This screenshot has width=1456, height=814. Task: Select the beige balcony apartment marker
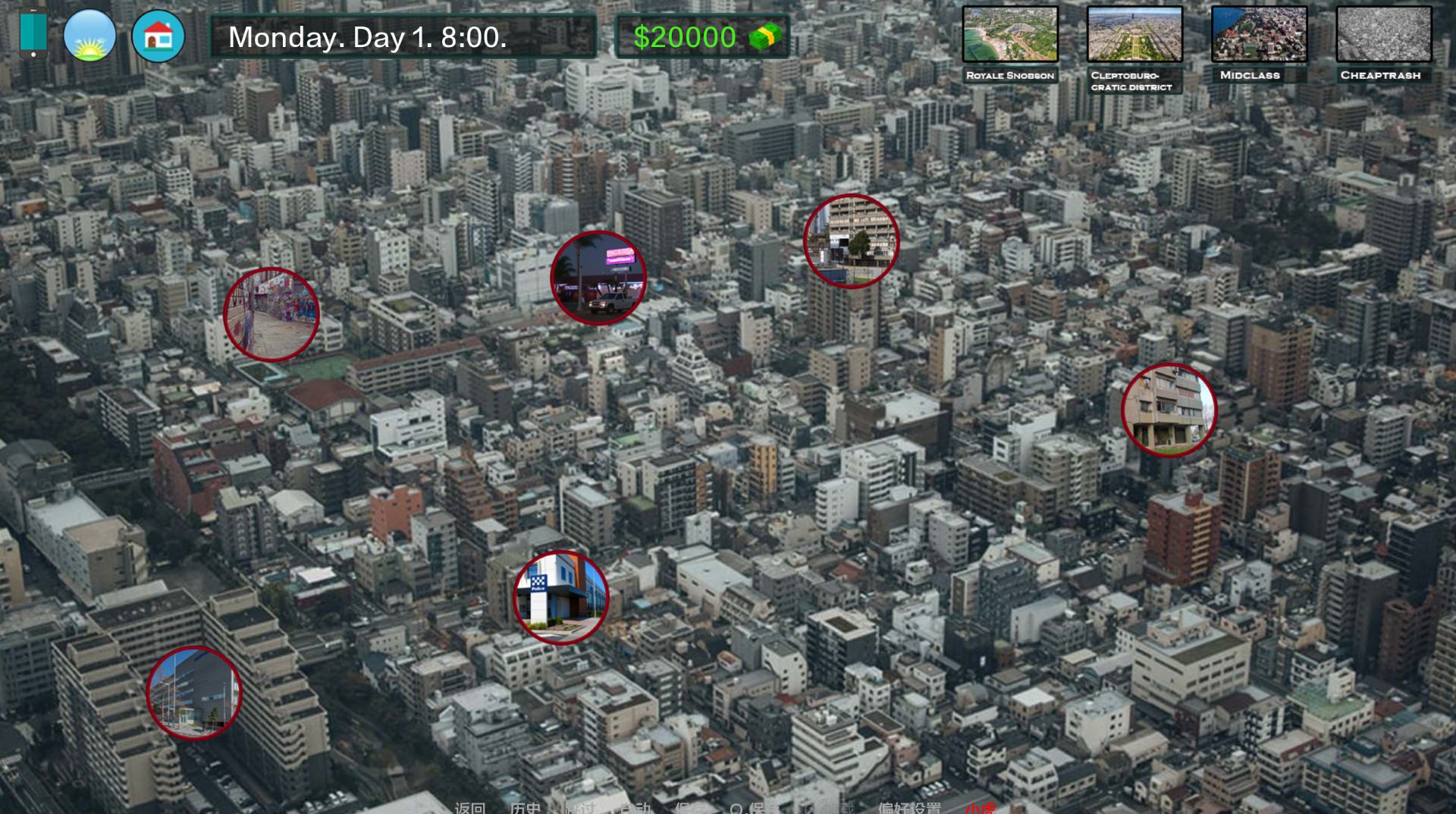click(1169, 410)
